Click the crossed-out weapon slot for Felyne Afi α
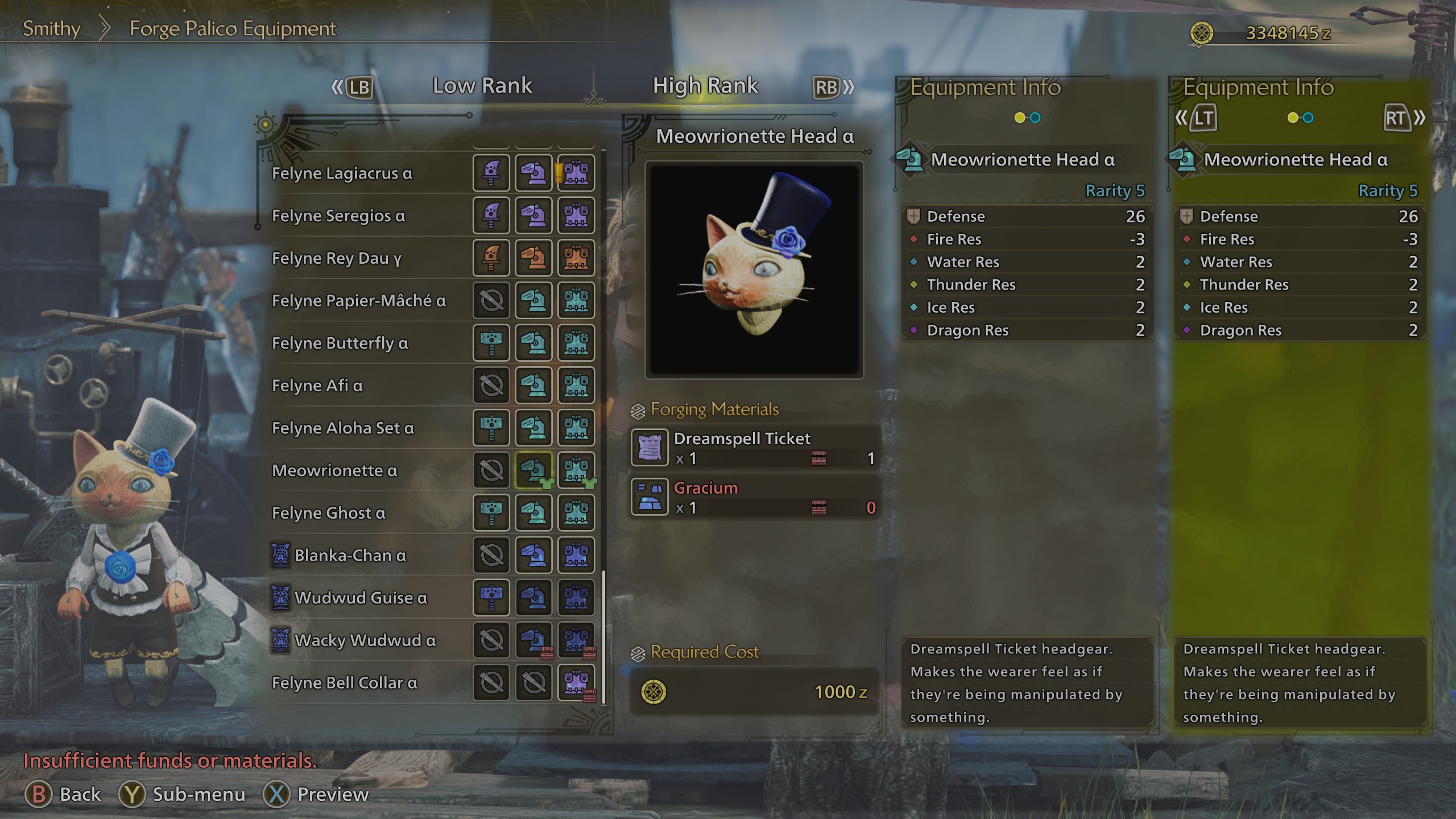The image size is (1456, 819). pos(491,386)
